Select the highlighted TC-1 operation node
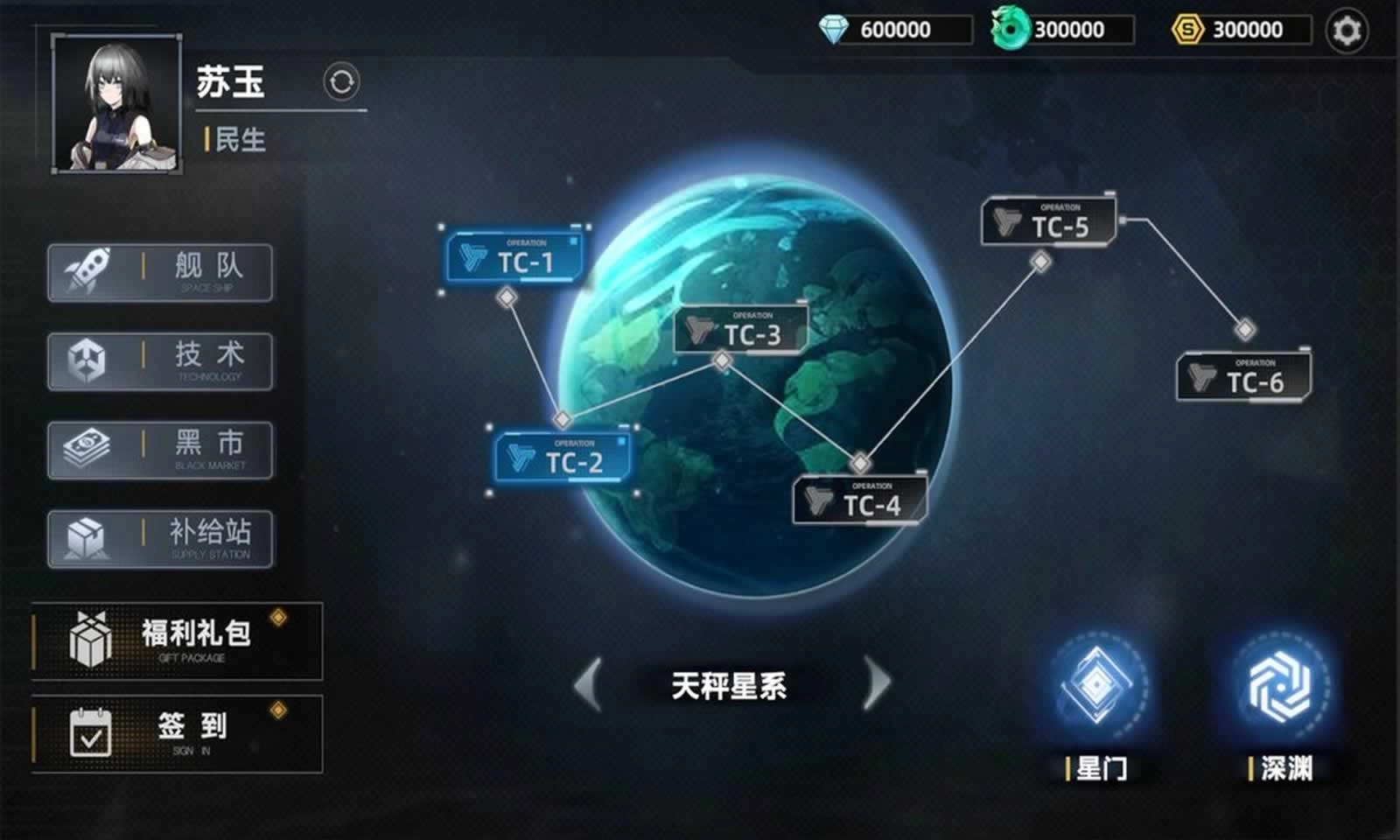The image size is (1400, 840). tap(516, 257)
